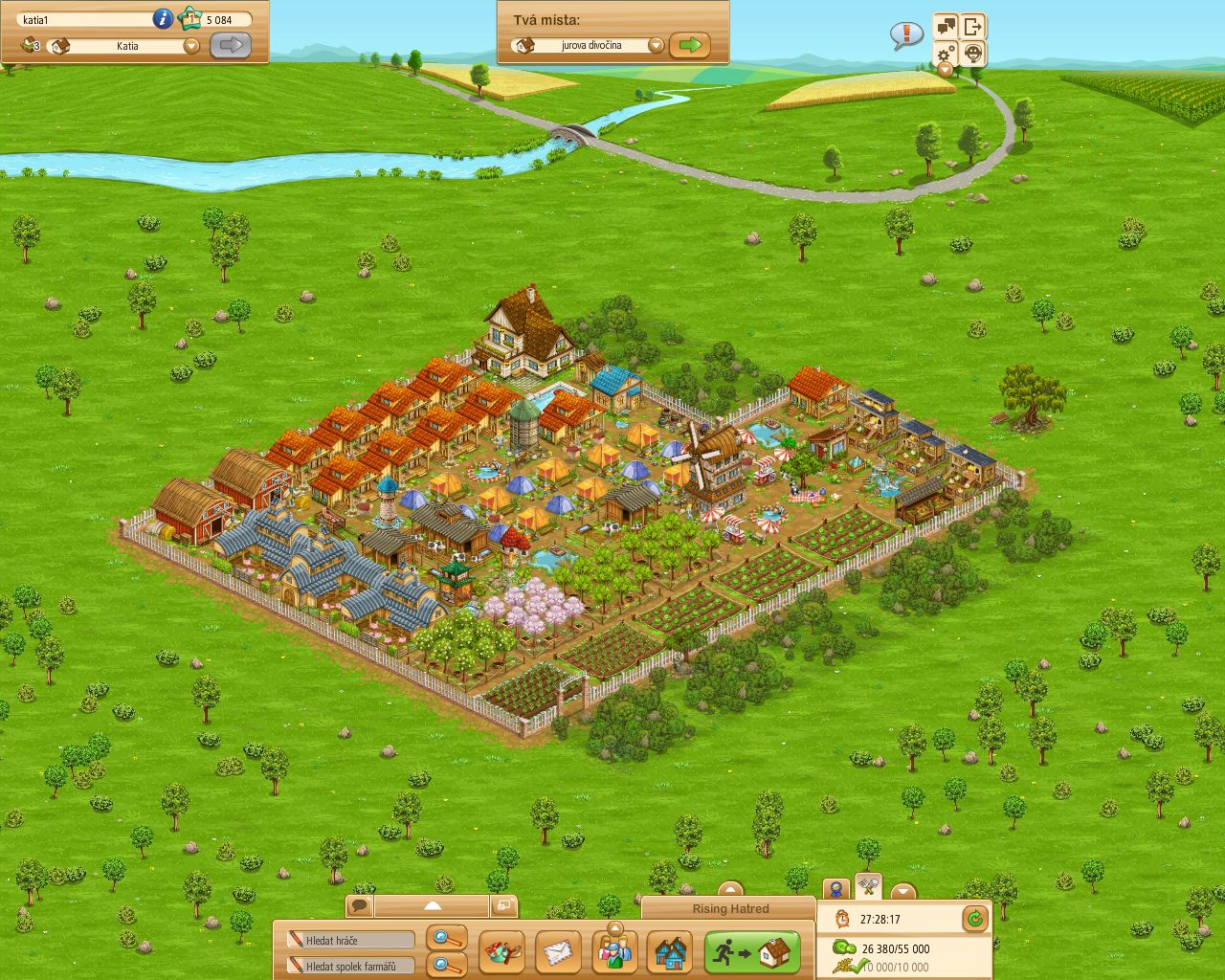Open the Katia player dropdown
This screenshot has height=980, width=1225.
click(189, 46)
